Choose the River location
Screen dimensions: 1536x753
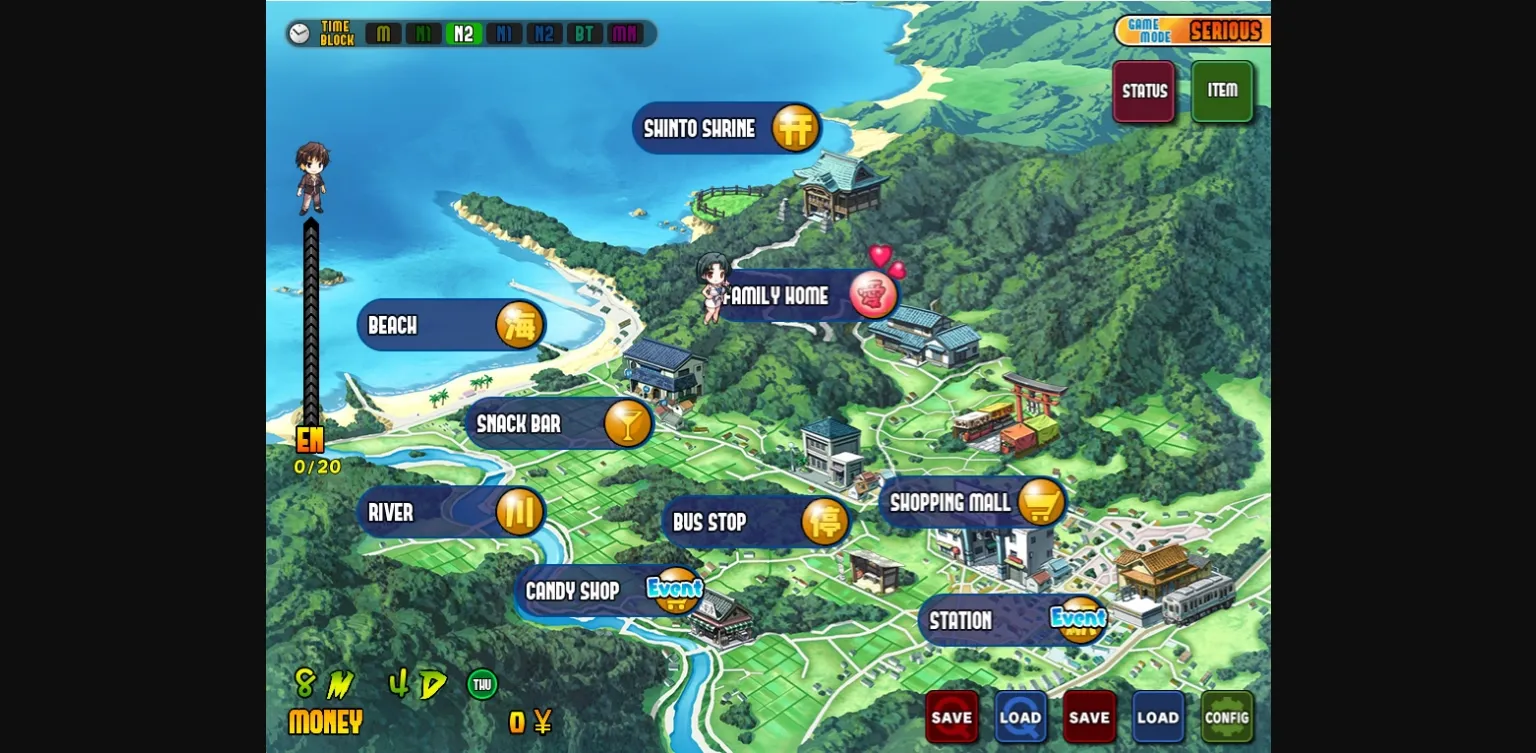451,513
